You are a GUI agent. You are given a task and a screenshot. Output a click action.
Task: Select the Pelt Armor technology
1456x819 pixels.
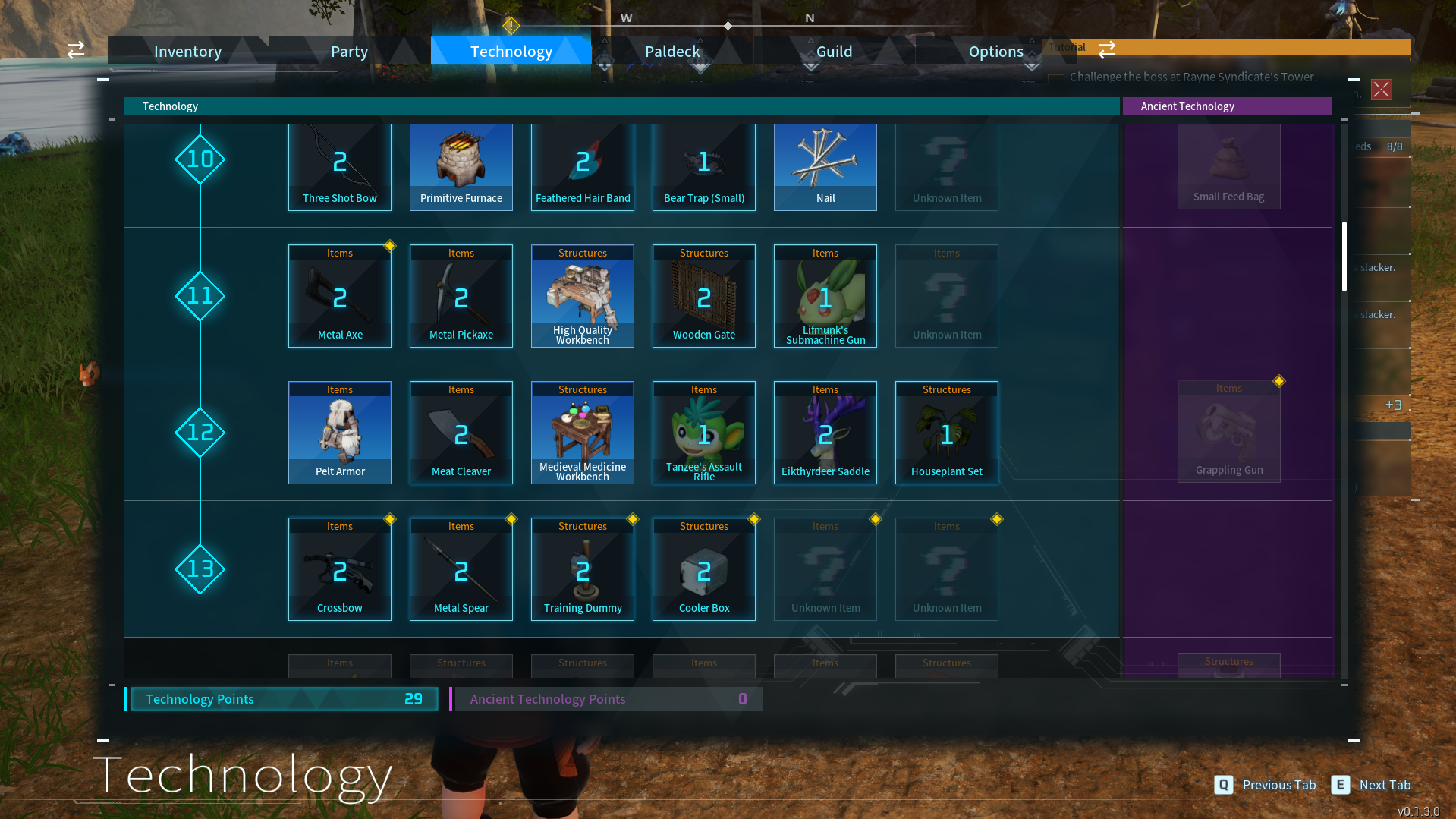coord(339,432)
